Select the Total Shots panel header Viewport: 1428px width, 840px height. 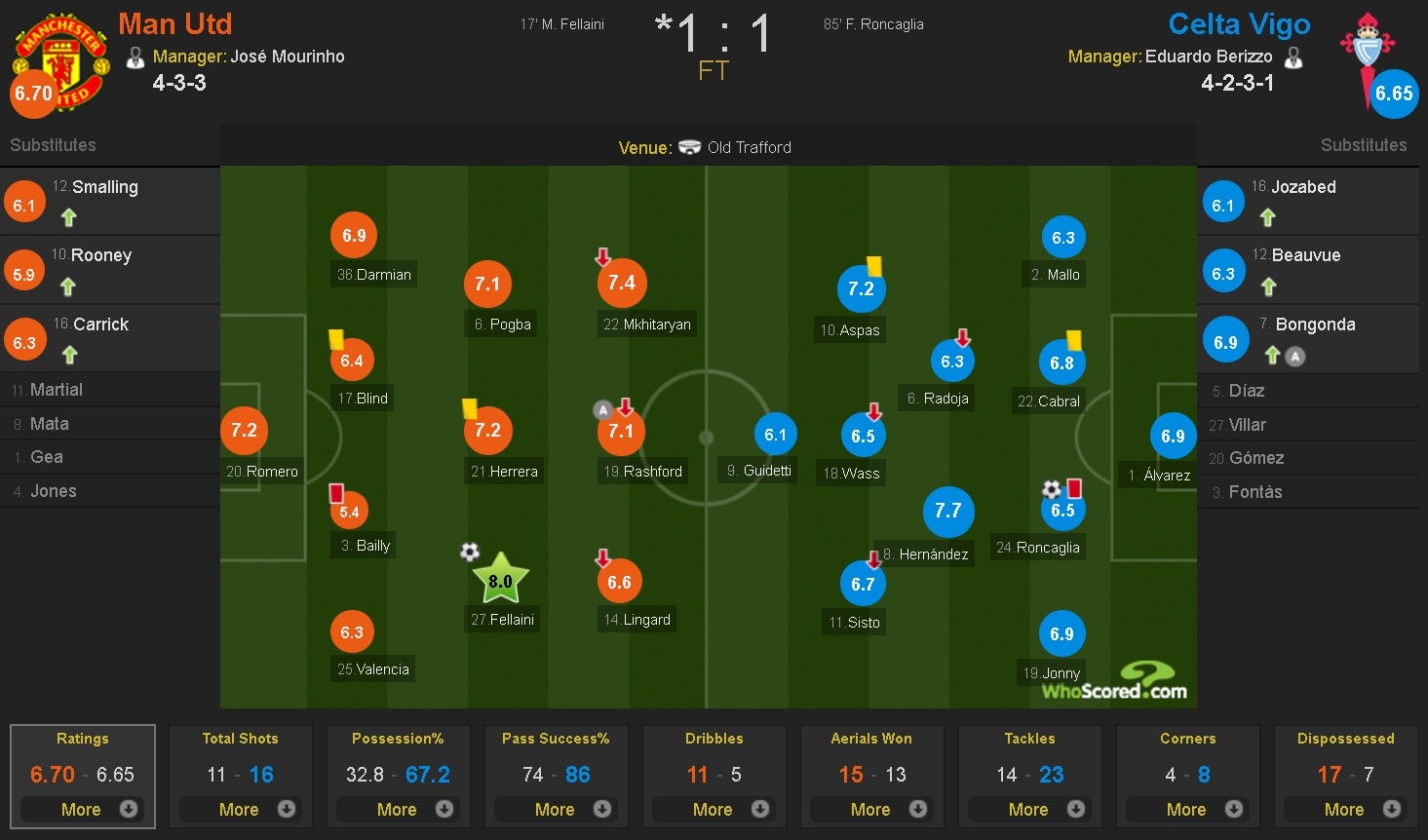pyautogui.click(x=240, y=739)
